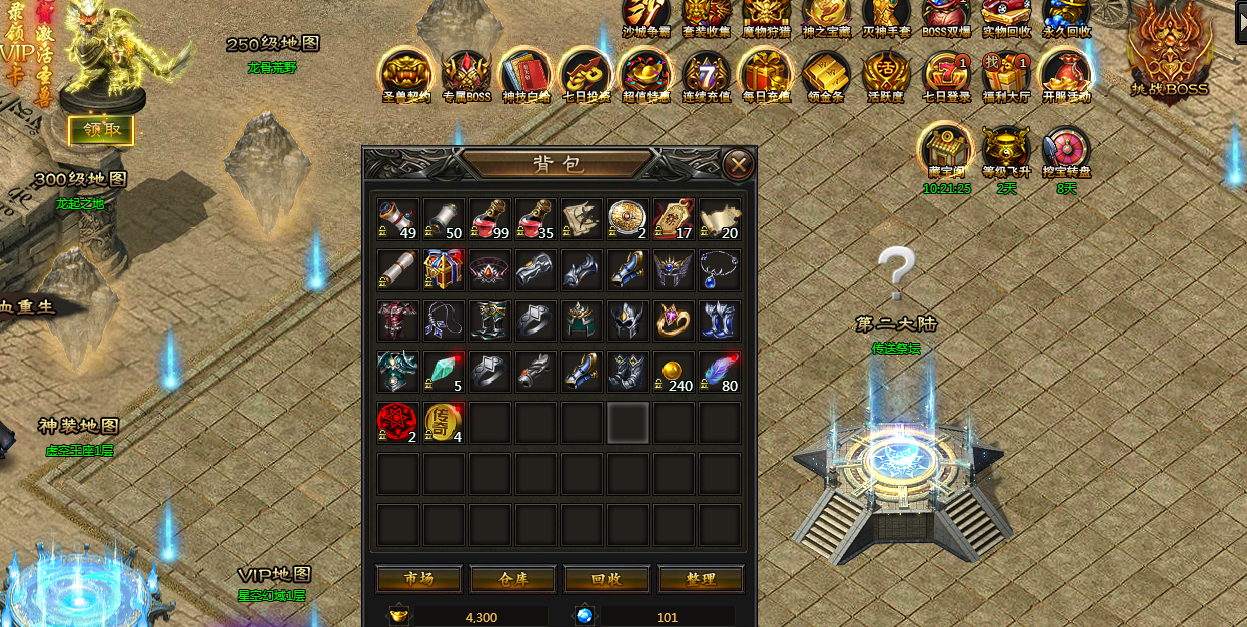Image resolution: width=1247 pixels, height=627 pixels.
Task: Select the feather stack of 80
Action: pyautogui.click(x=720, y=372)
